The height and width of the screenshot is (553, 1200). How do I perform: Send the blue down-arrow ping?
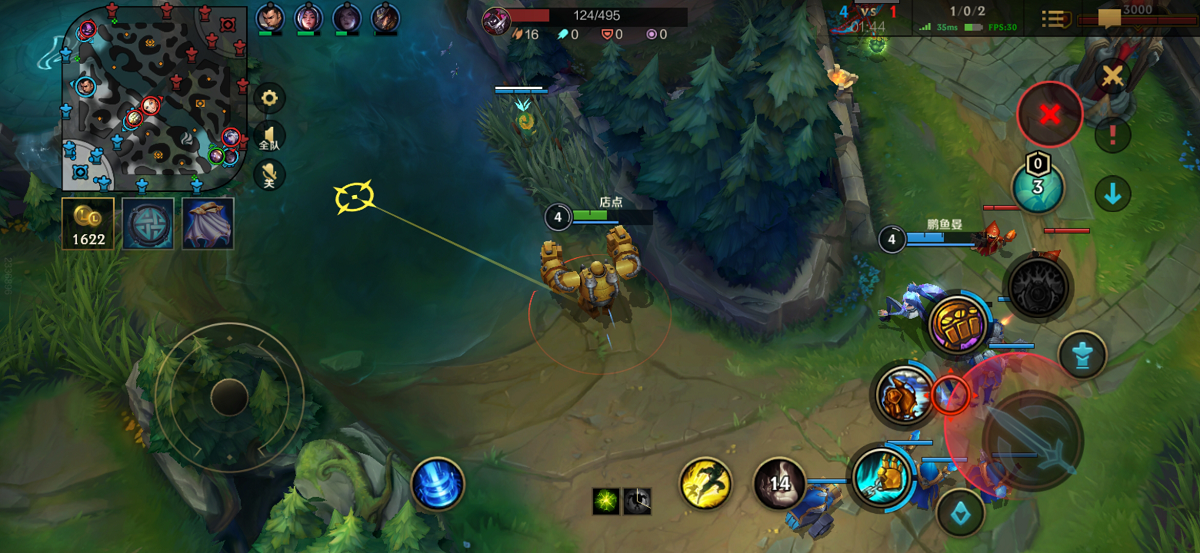point(1112,194)
